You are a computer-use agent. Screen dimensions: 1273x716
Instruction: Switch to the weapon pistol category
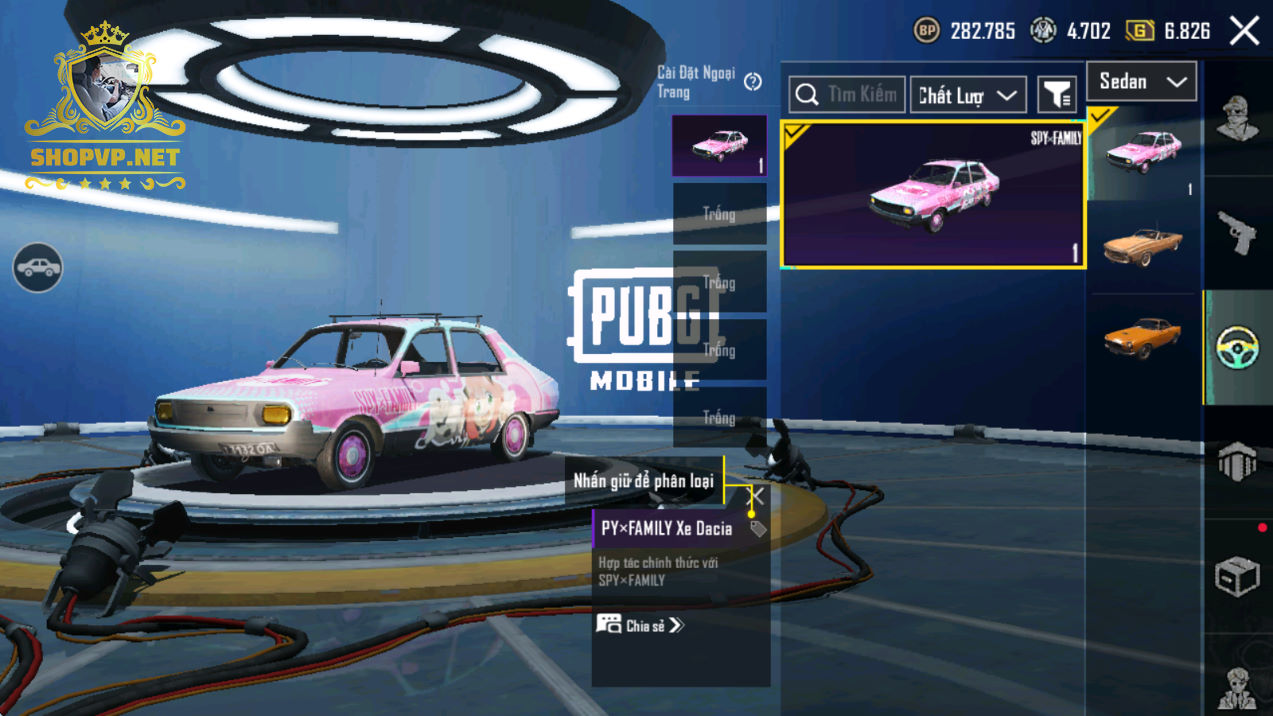(1238, 233)
